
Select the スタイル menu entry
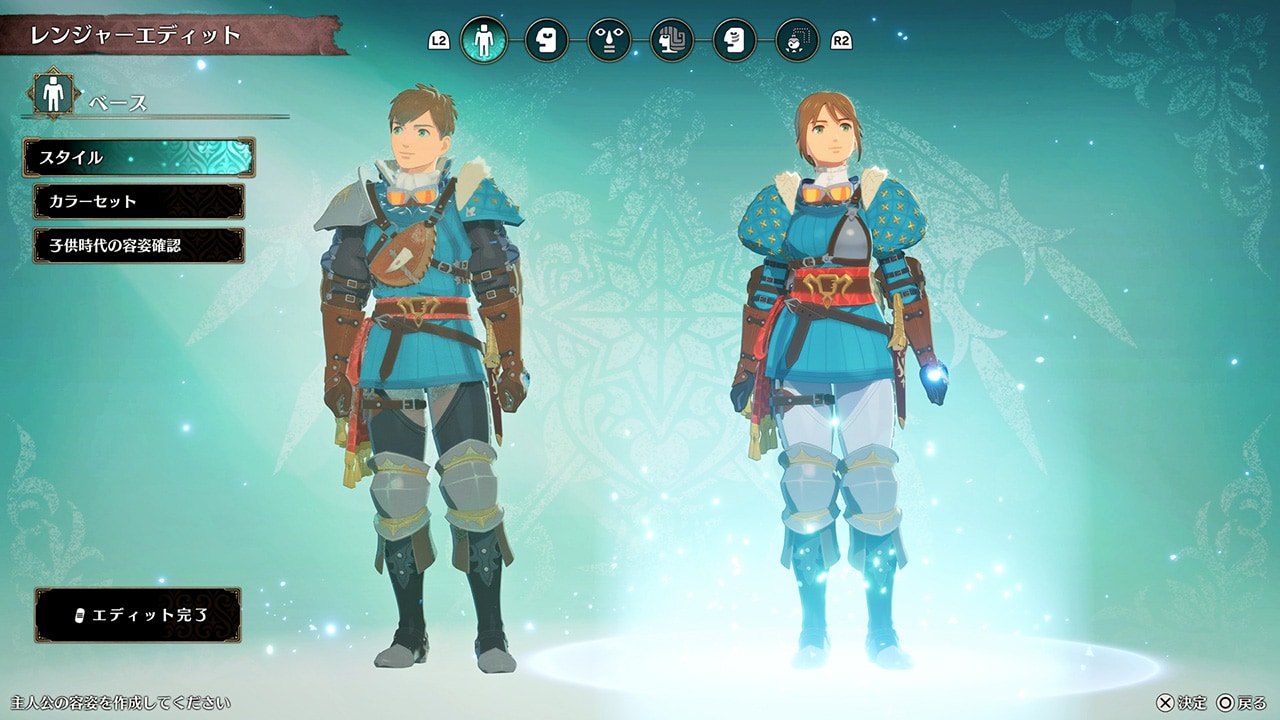pyautogui.click(x=139, y=157)
